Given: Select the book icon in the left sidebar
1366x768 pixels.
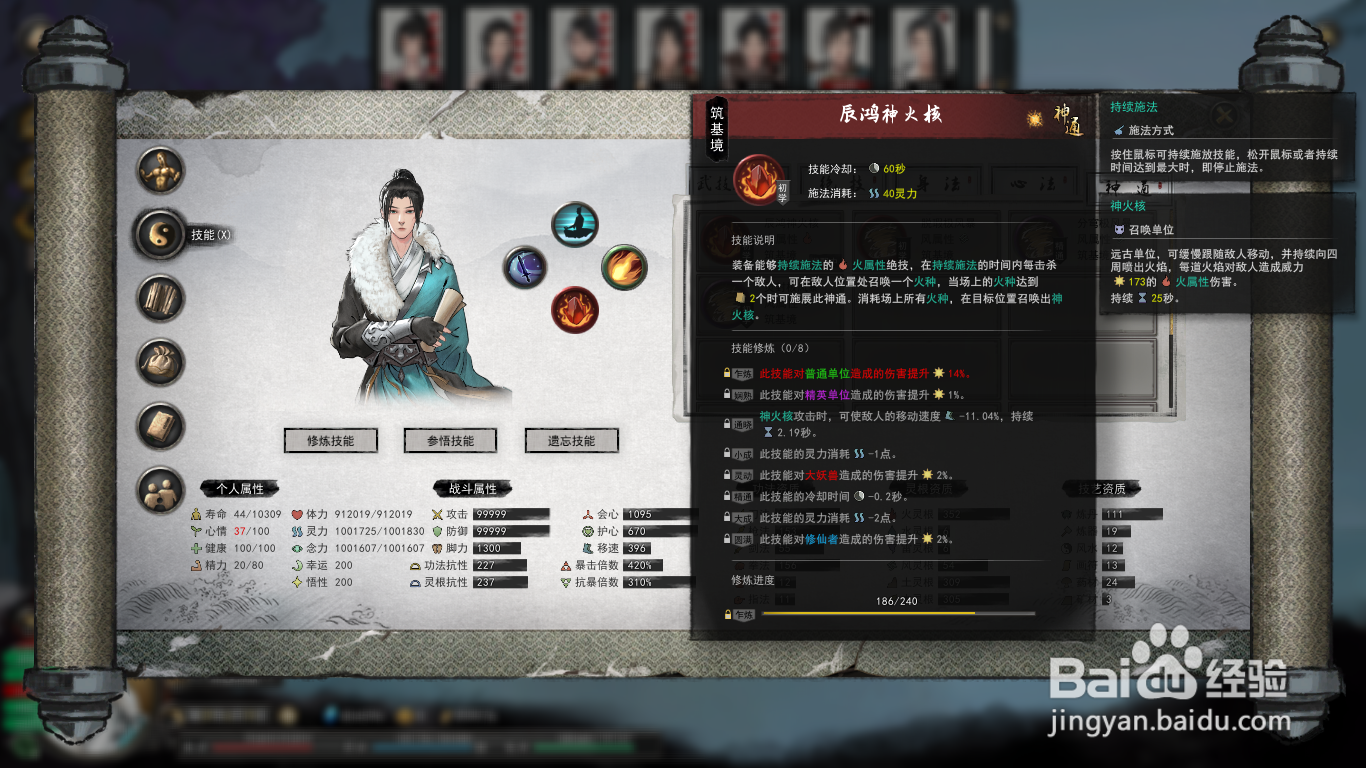Looking at the screenshot, I should point(158,425).
